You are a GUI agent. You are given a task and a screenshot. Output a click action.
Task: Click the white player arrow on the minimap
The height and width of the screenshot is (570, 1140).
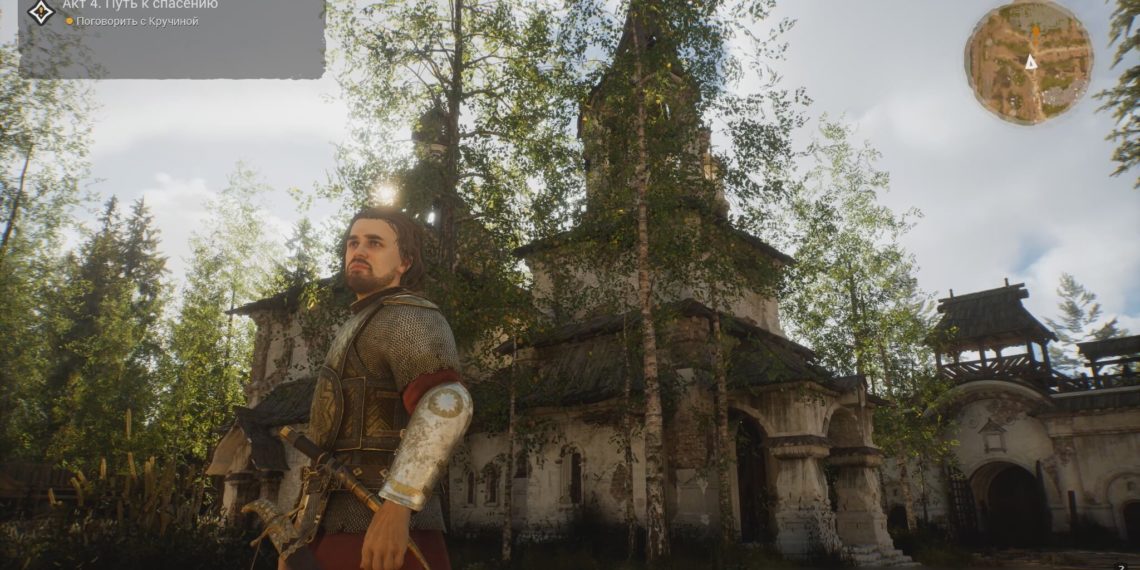click(1030, 62)
